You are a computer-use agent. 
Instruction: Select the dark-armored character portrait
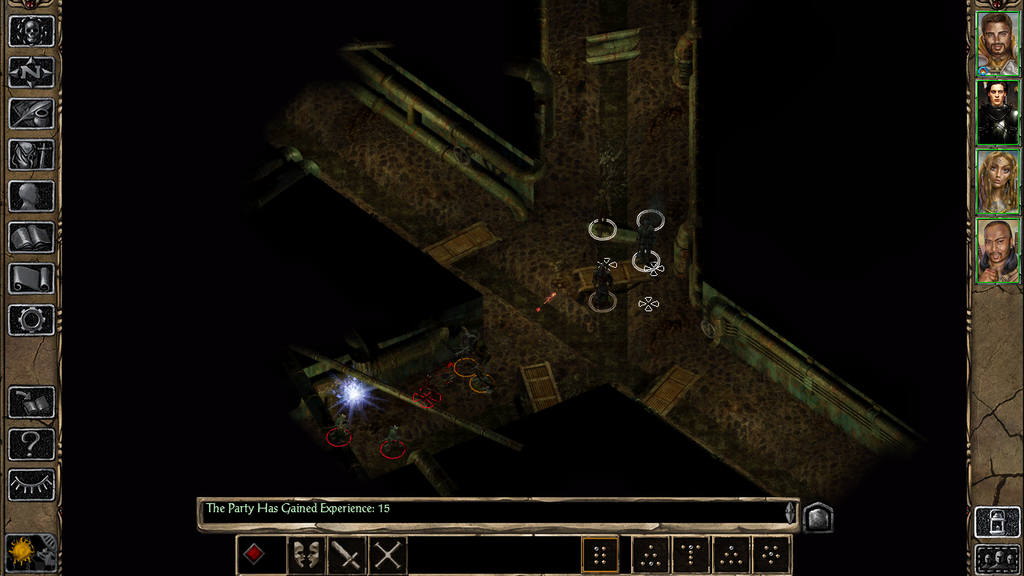[997, 112]
